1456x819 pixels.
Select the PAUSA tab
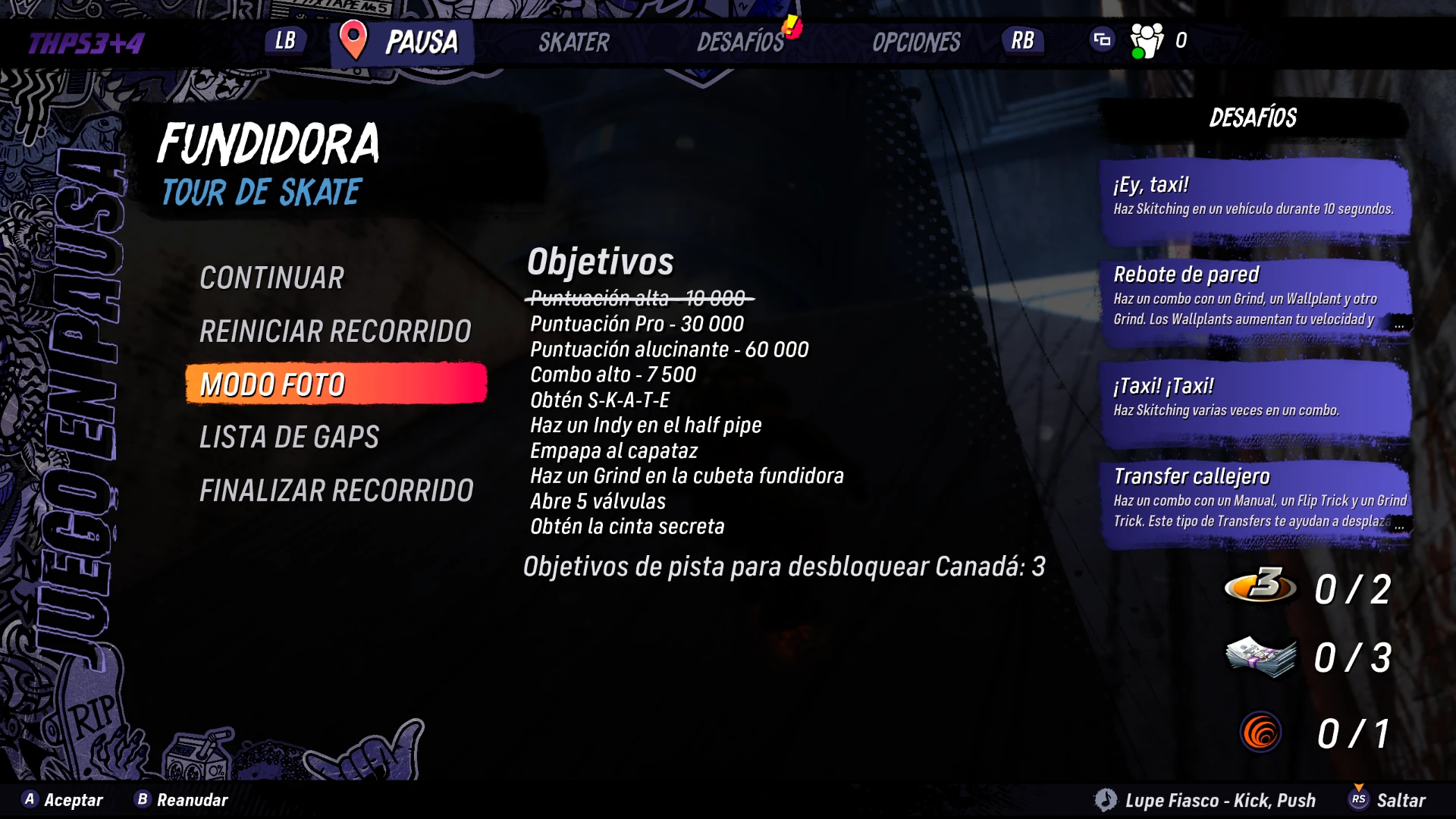point(403,42)
